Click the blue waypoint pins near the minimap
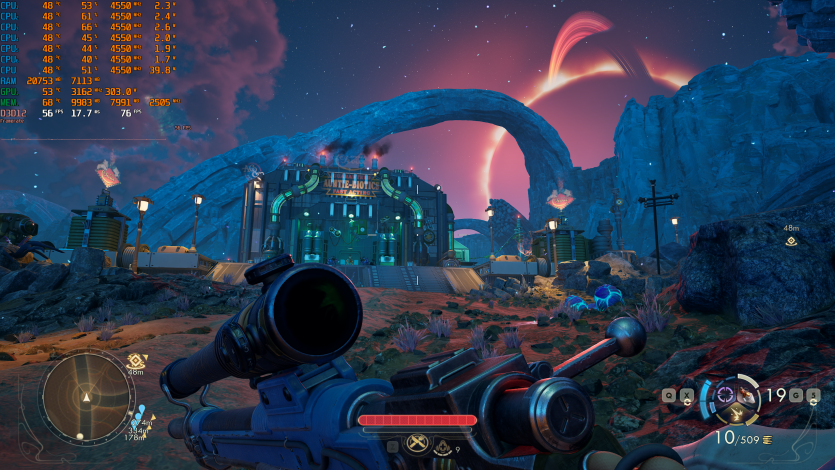The image size is (835, 470). click(140, 411)
